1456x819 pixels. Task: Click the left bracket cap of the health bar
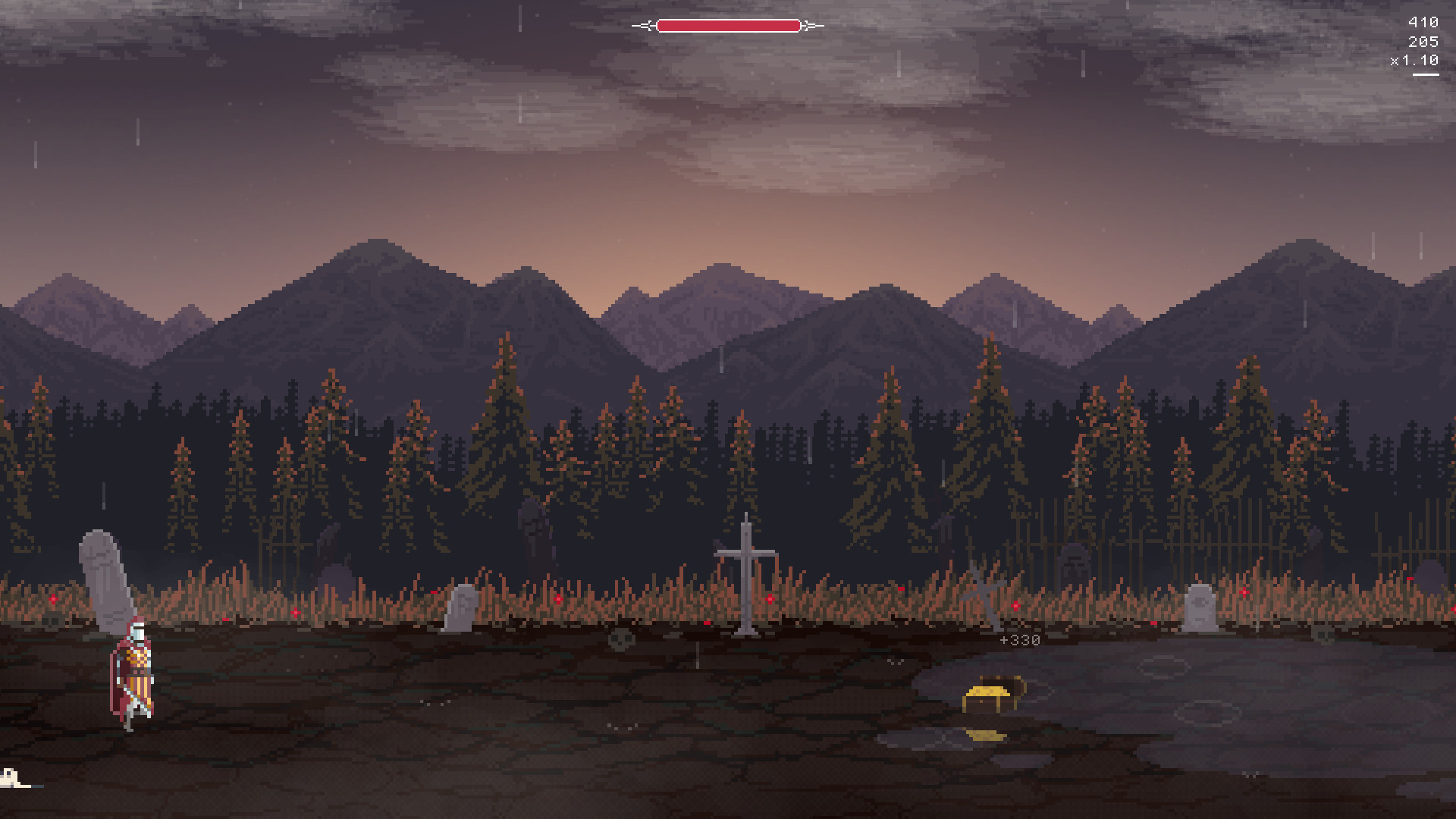click(648, 25)
